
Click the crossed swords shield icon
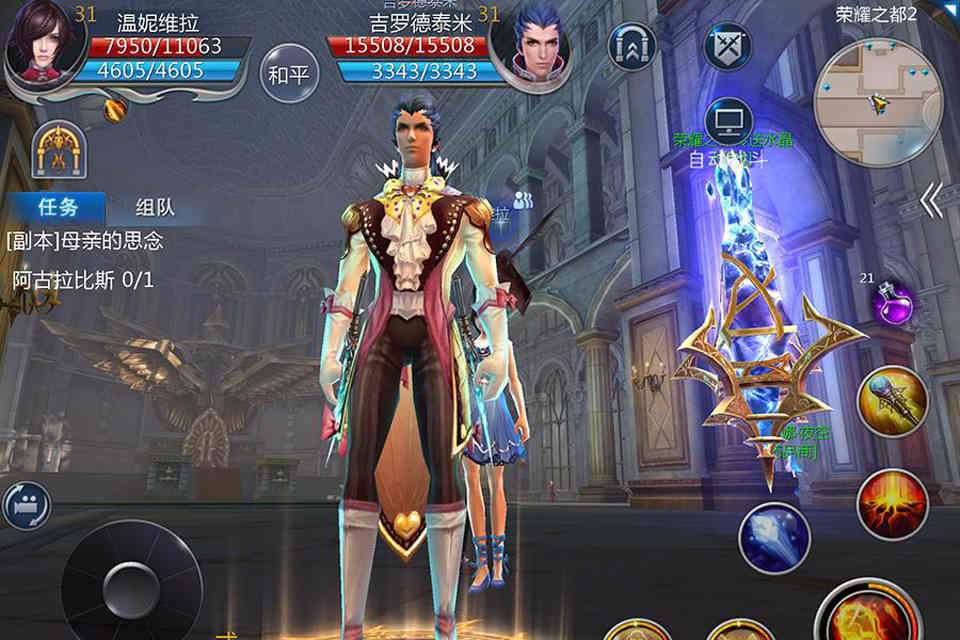(x=727, y=46)
